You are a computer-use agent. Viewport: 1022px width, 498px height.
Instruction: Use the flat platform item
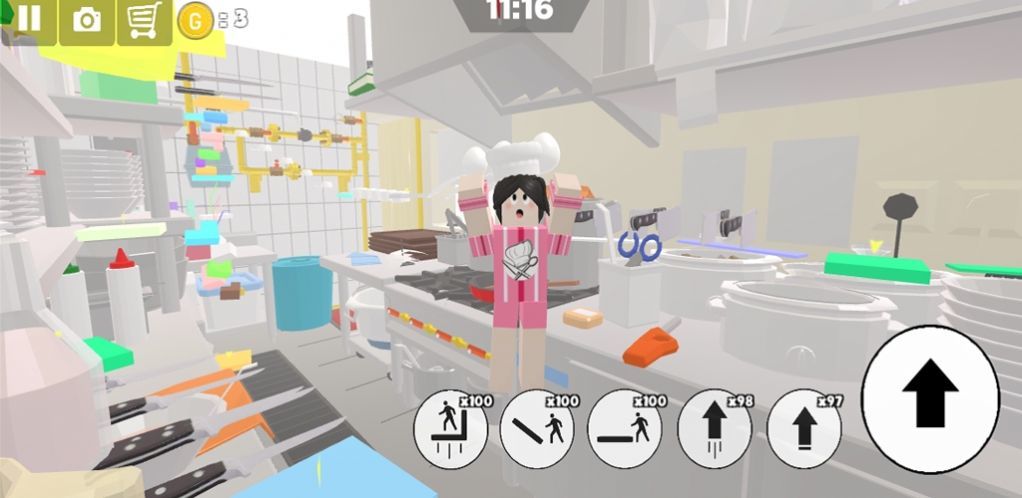point(625,431)
